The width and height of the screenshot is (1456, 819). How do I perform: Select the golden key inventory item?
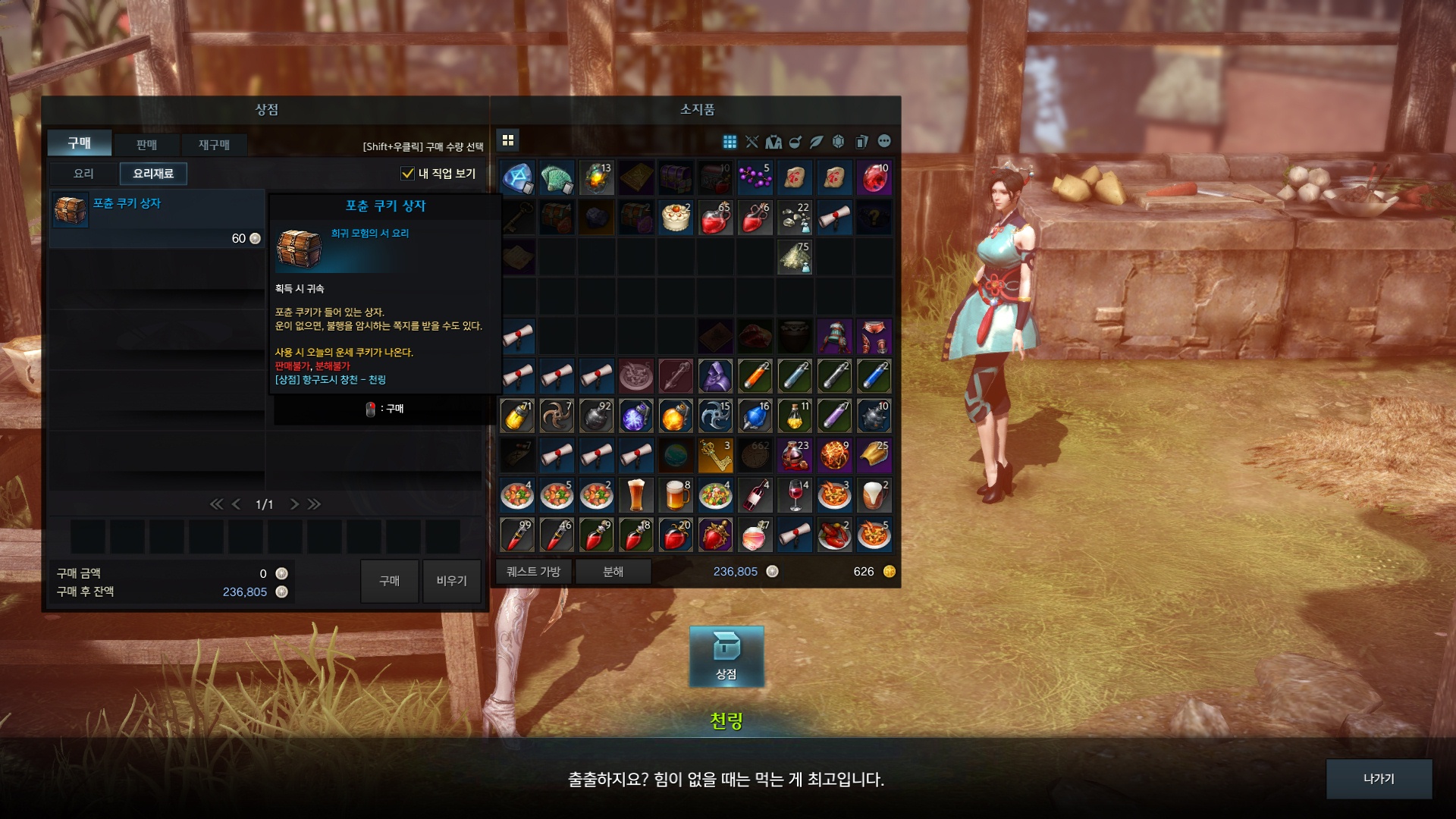pos(715,455)
